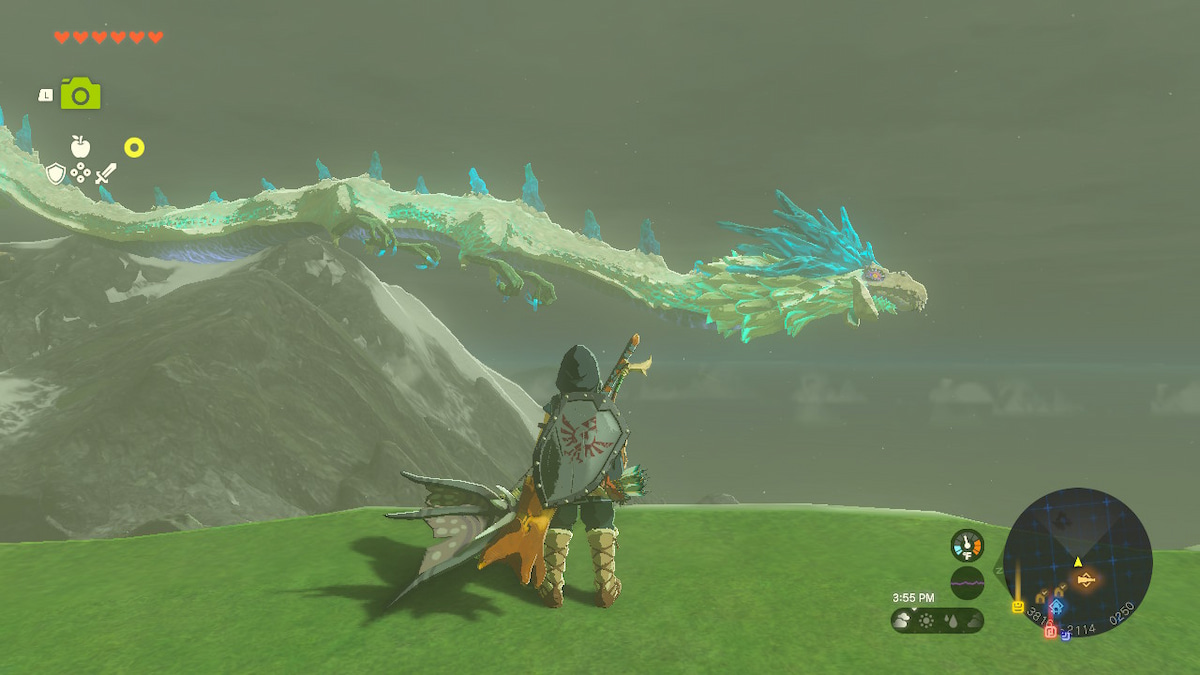Click the temperature gauge icon
This screenshot has height=675, width=1200.
tap(967, 544)
